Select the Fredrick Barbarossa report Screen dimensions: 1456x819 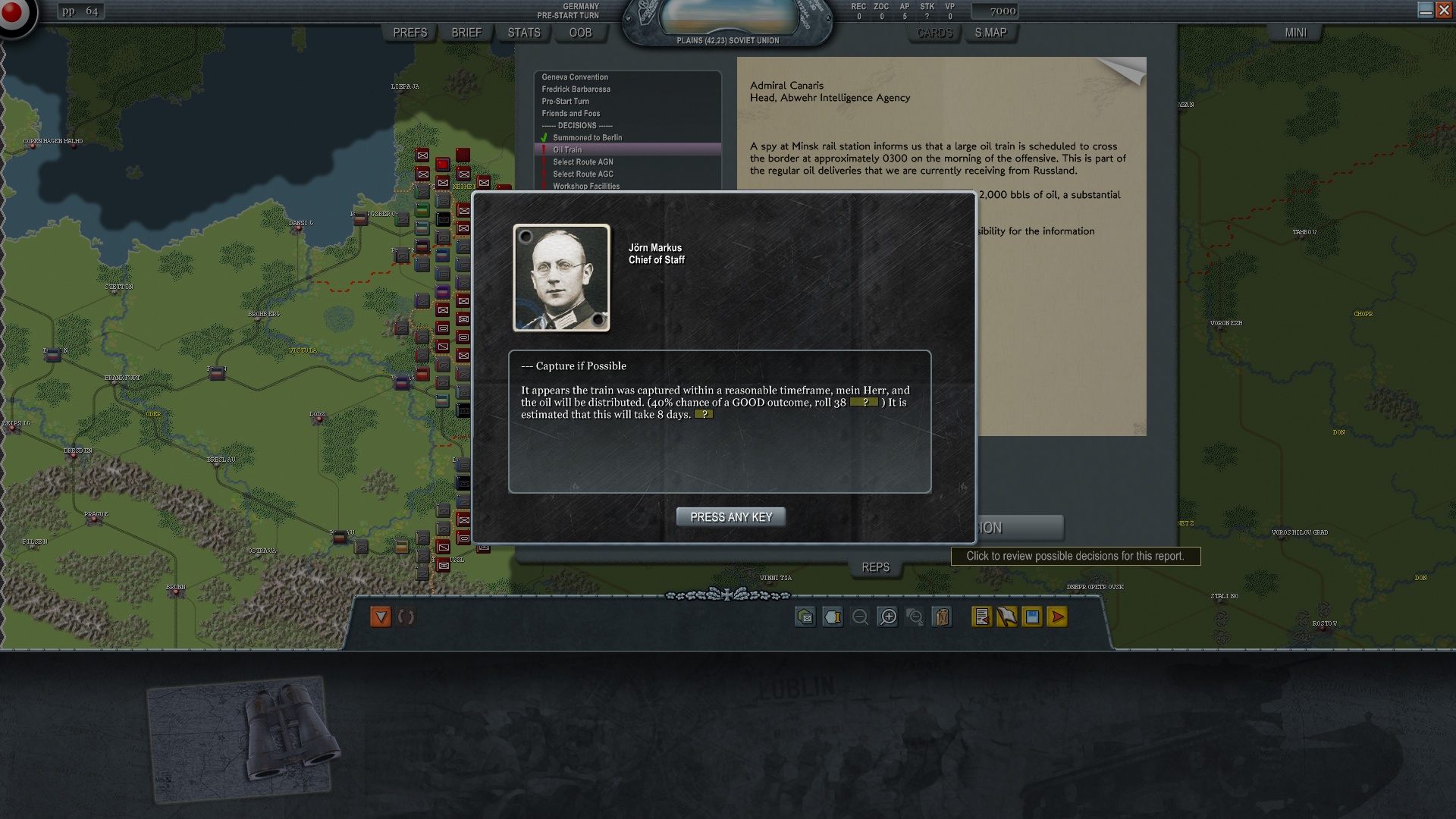(x=576, y=89)
